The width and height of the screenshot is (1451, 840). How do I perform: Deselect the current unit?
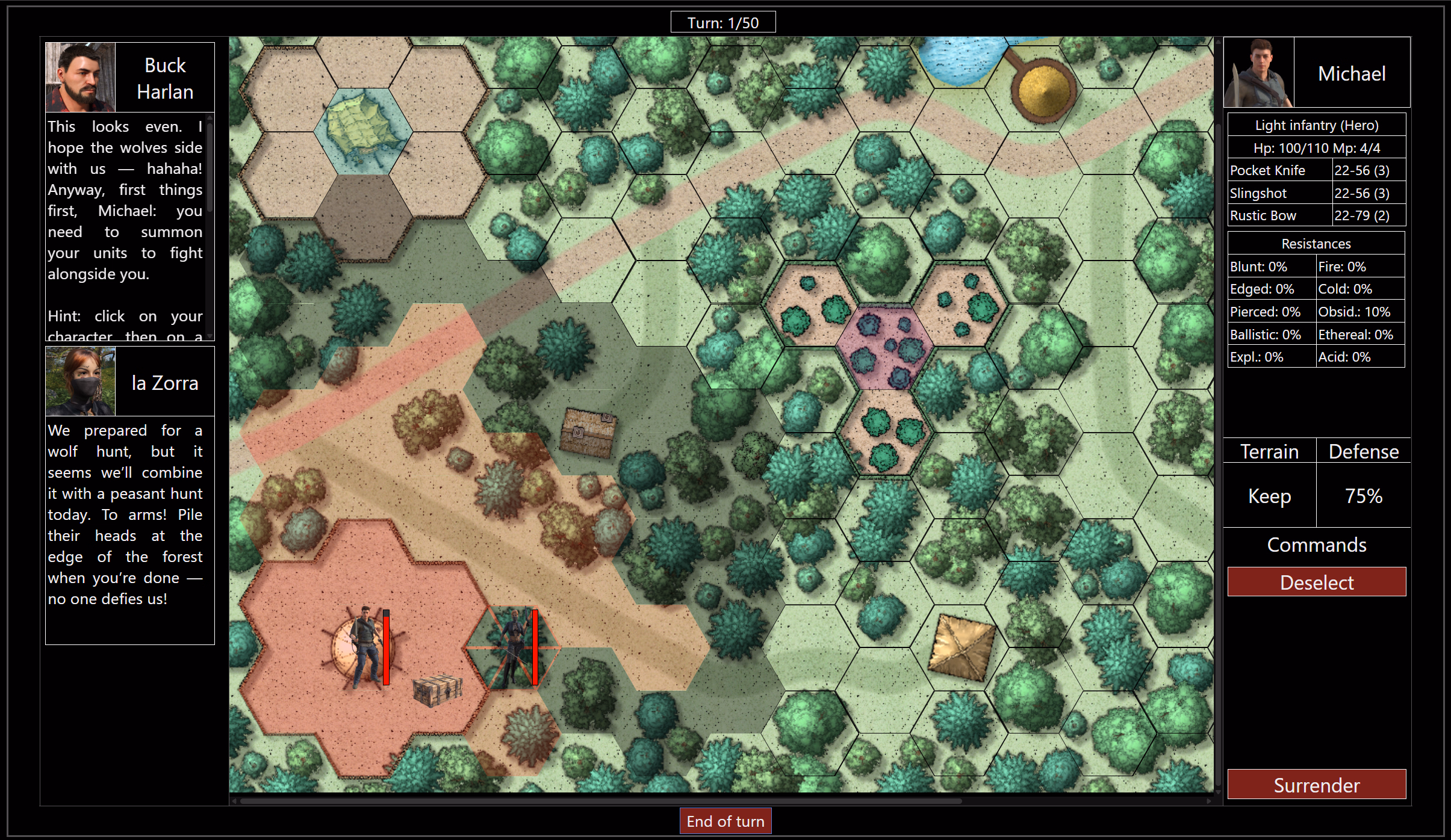(x=1316, y=582)
